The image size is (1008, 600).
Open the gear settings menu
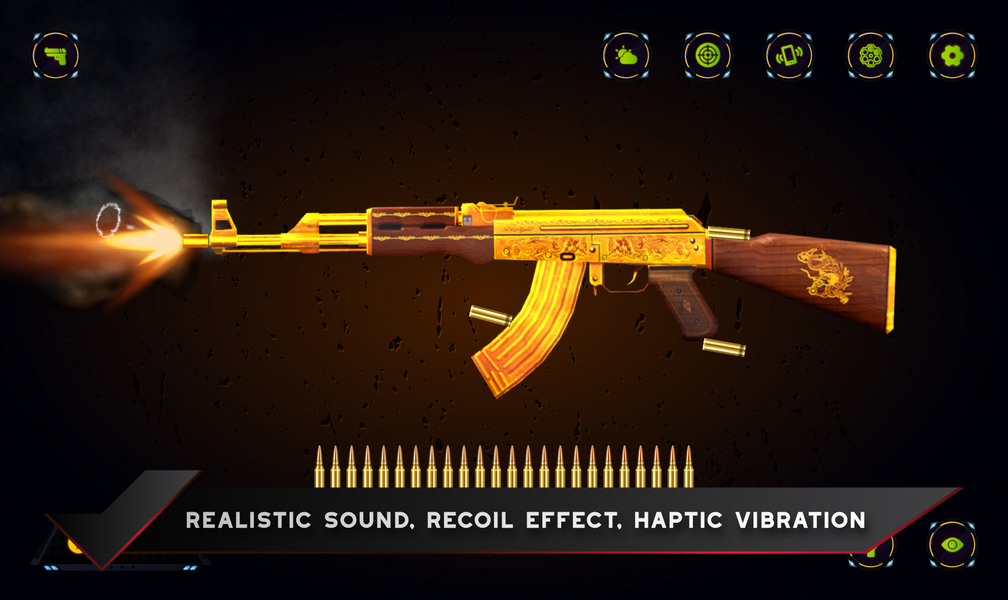(x=952, y=55)
